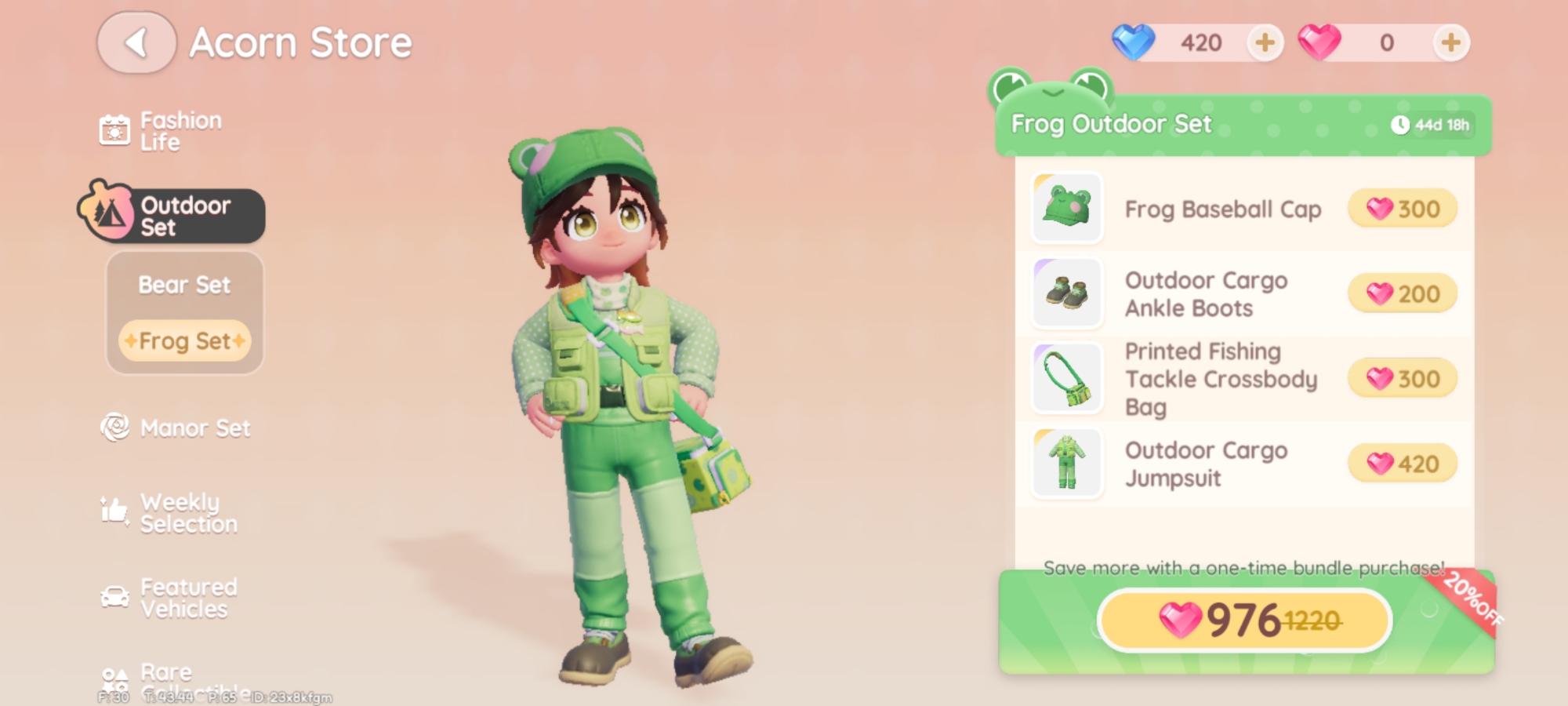Buy Outdoor Cargo Jumpsuit for 420

tap(1403, 464)
